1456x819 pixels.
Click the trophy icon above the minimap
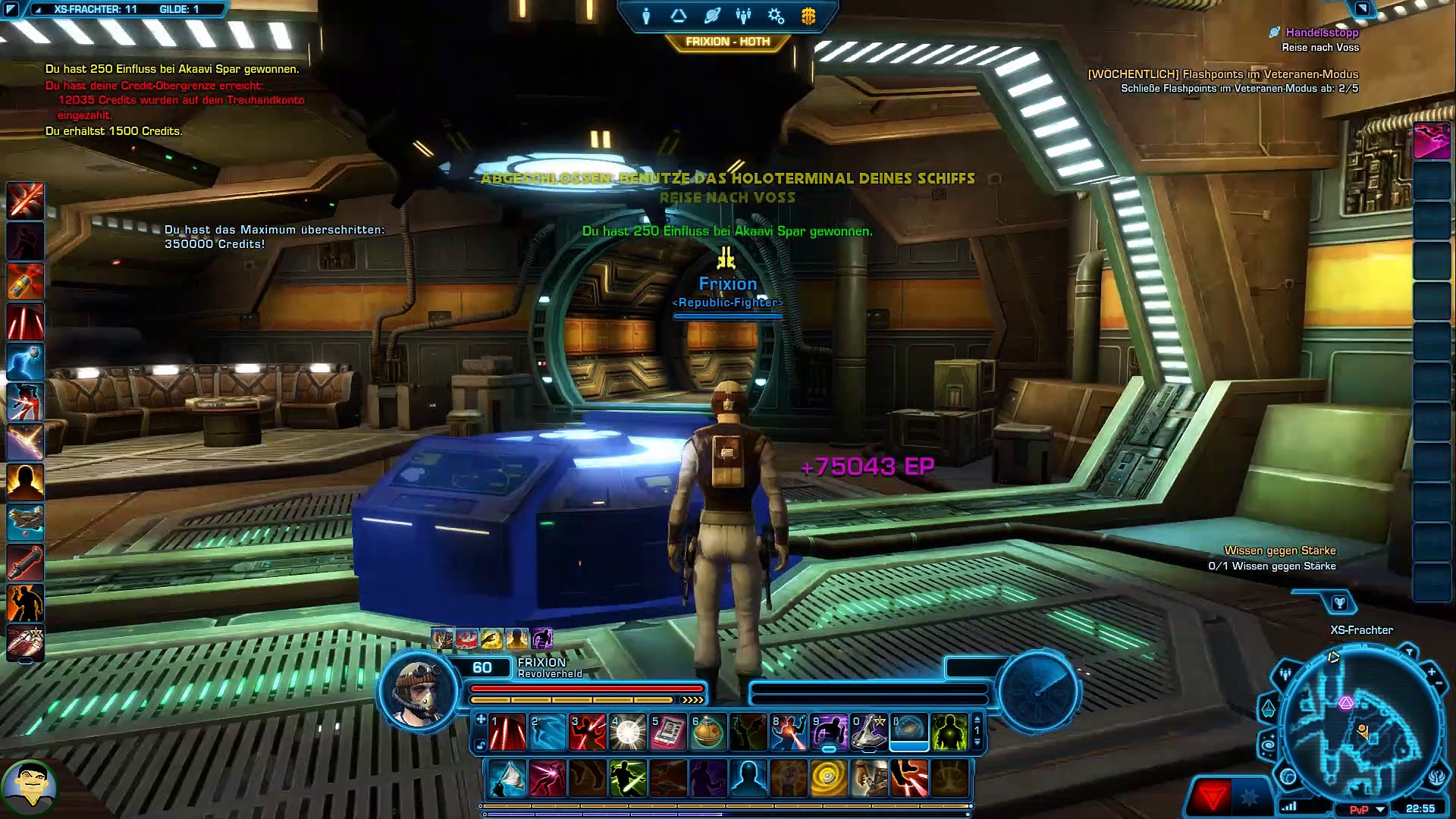click(x=1339, y=604)
